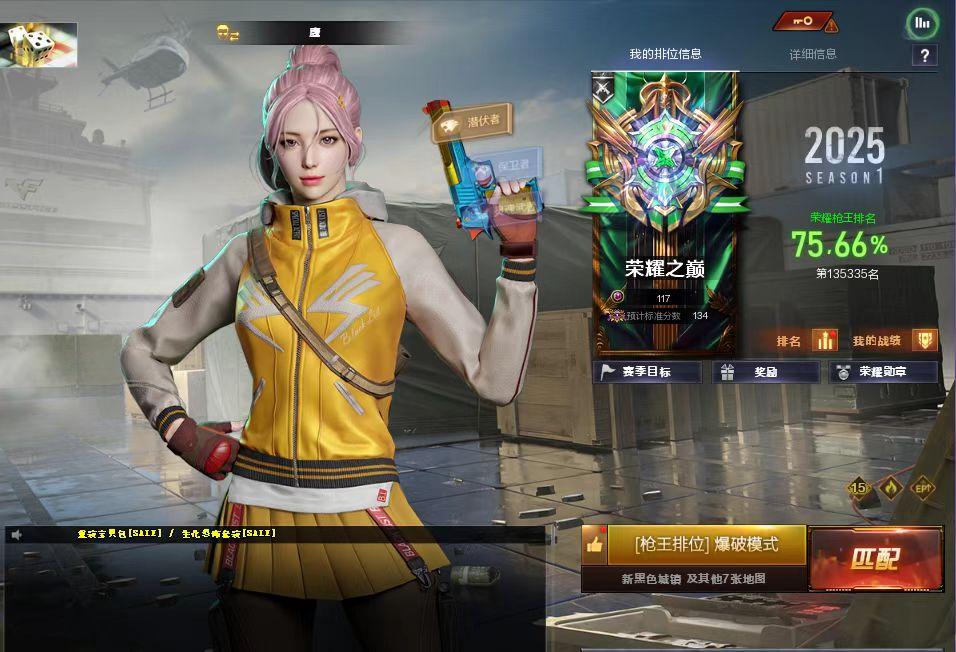Open the 枪王排位 爆破模式 mode selector
956x652 pixels.
[x=706, y=545]
